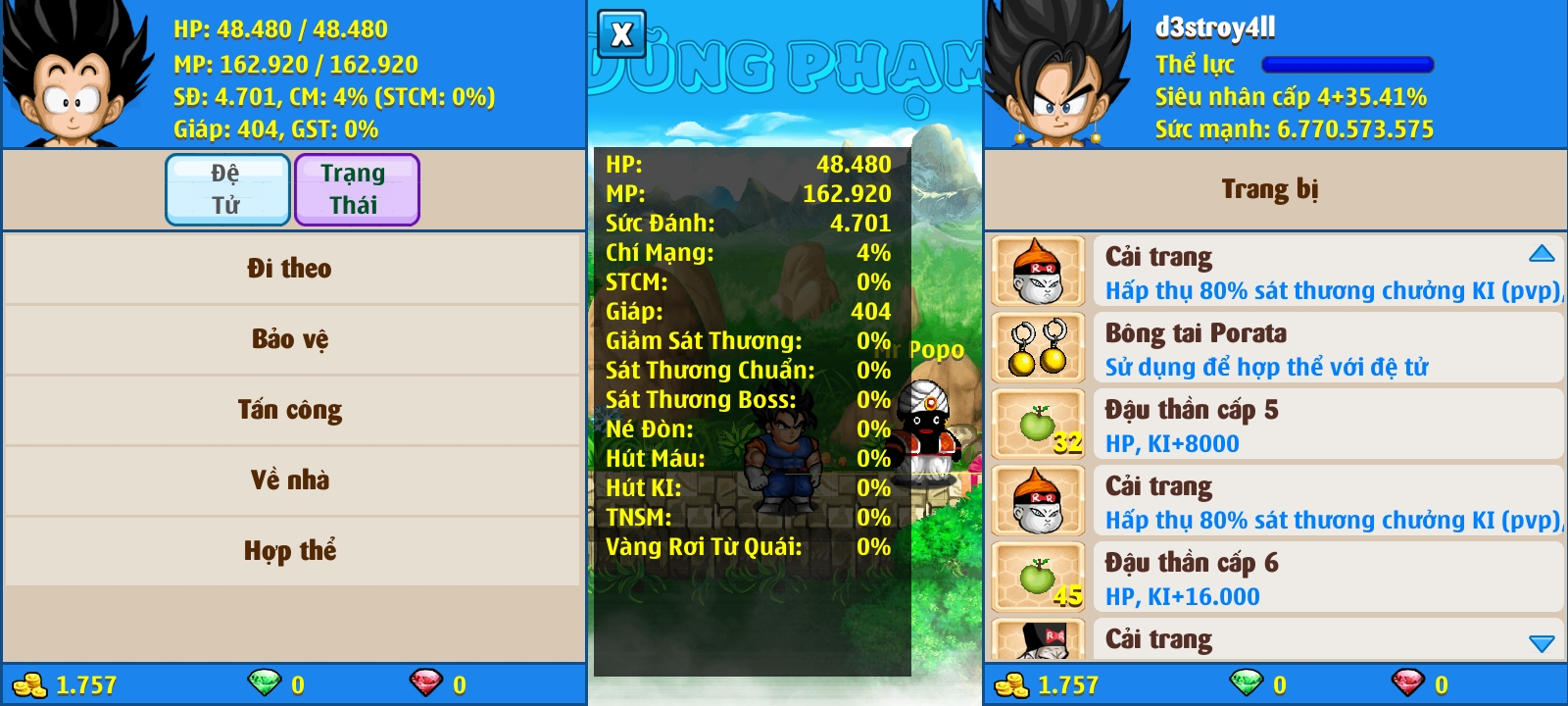Choose Tấn công for the disciple

(x=290, y=410)
